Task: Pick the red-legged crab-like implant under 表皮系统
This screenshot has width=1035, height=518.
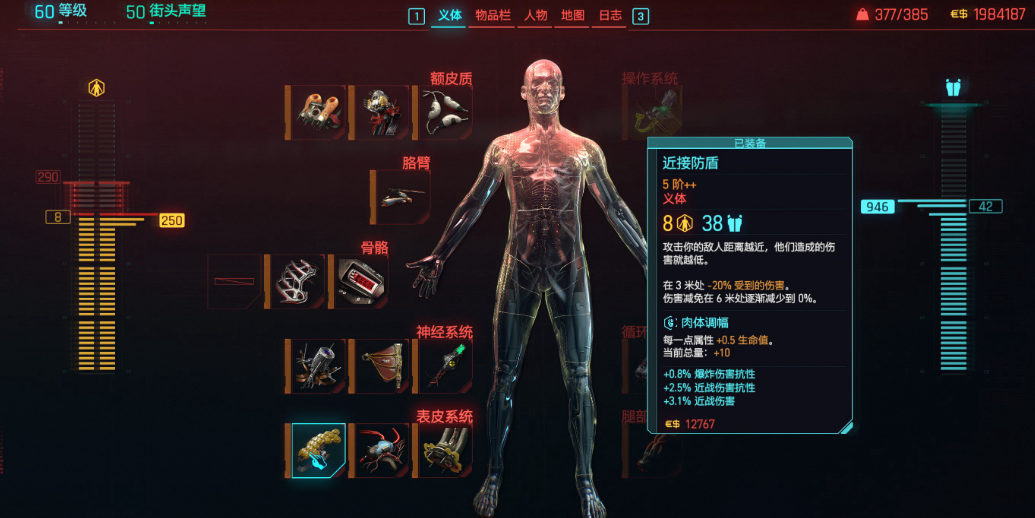Action: click(383, 451)
